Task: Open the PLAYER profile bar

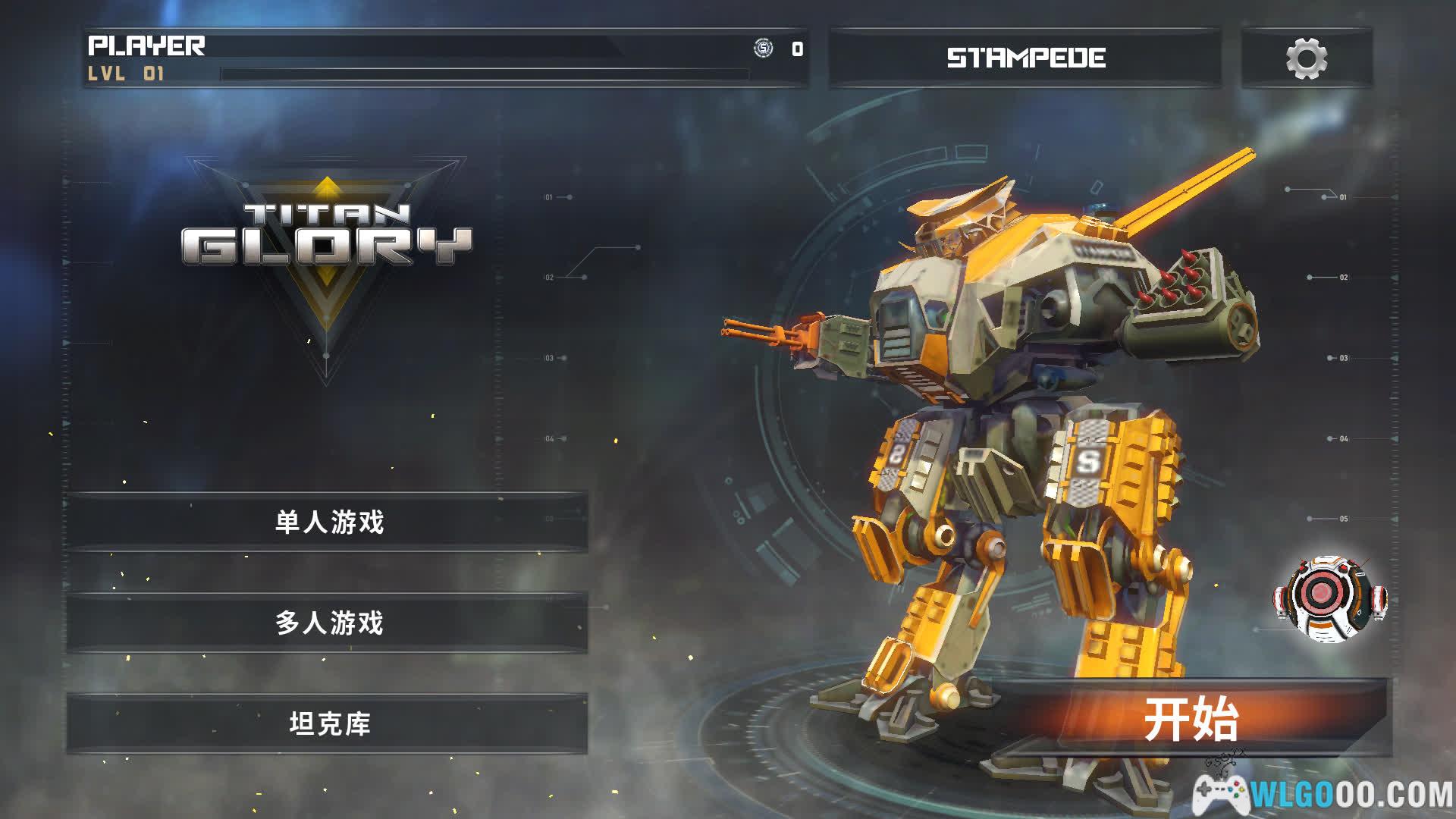Action: click(444, 58)
